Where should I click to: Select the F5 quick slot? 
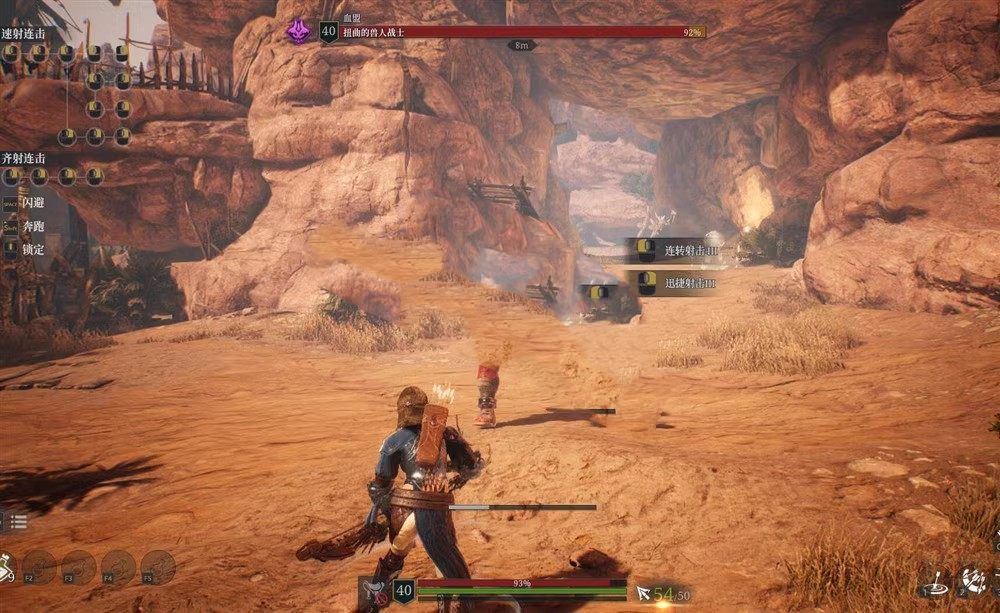(158, 567)
